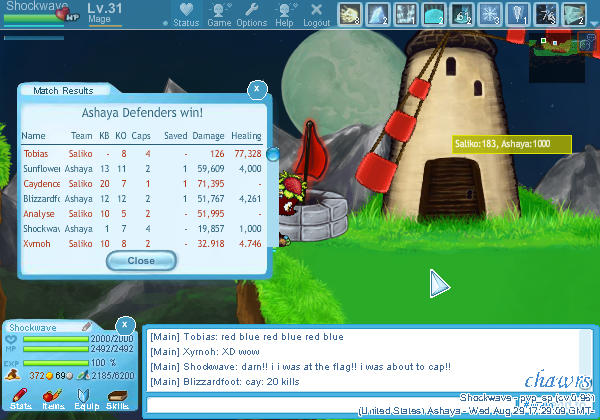Open the Game menu
The width and height of the screenshot is (600, 420).
pos(219,16)
